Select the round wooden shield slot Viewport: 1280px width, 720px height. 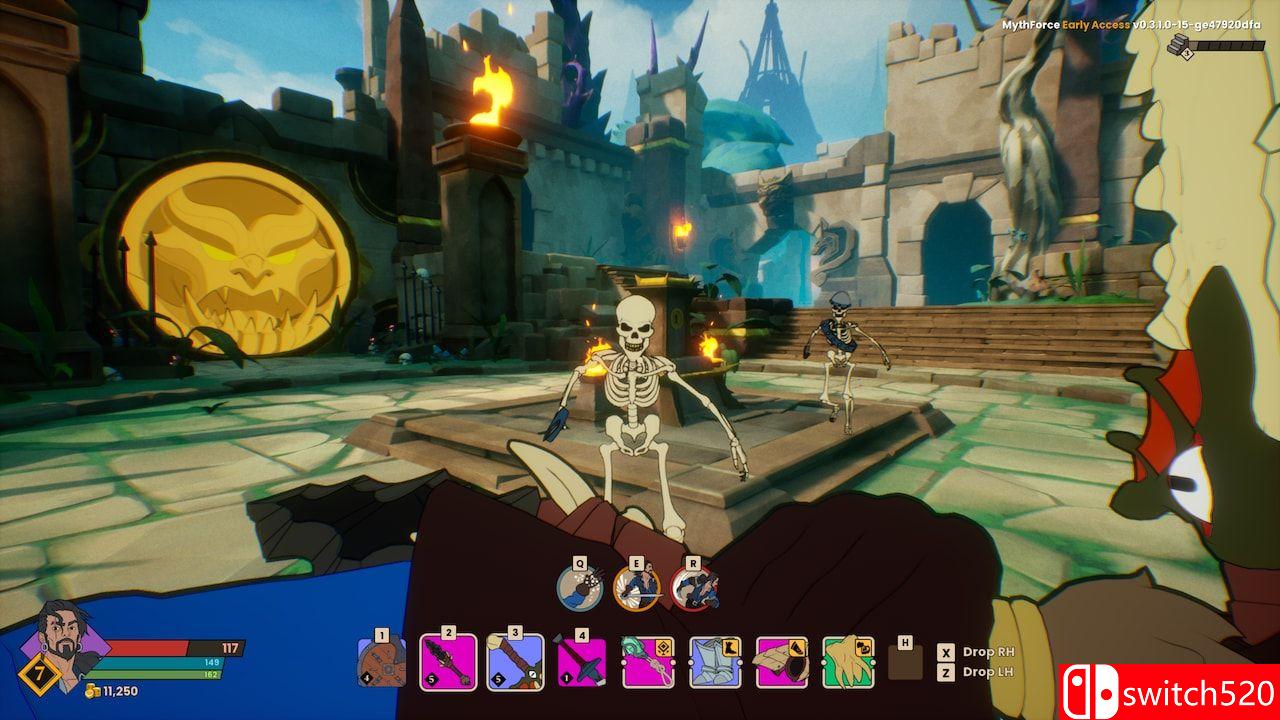click(x=382, y=662)
